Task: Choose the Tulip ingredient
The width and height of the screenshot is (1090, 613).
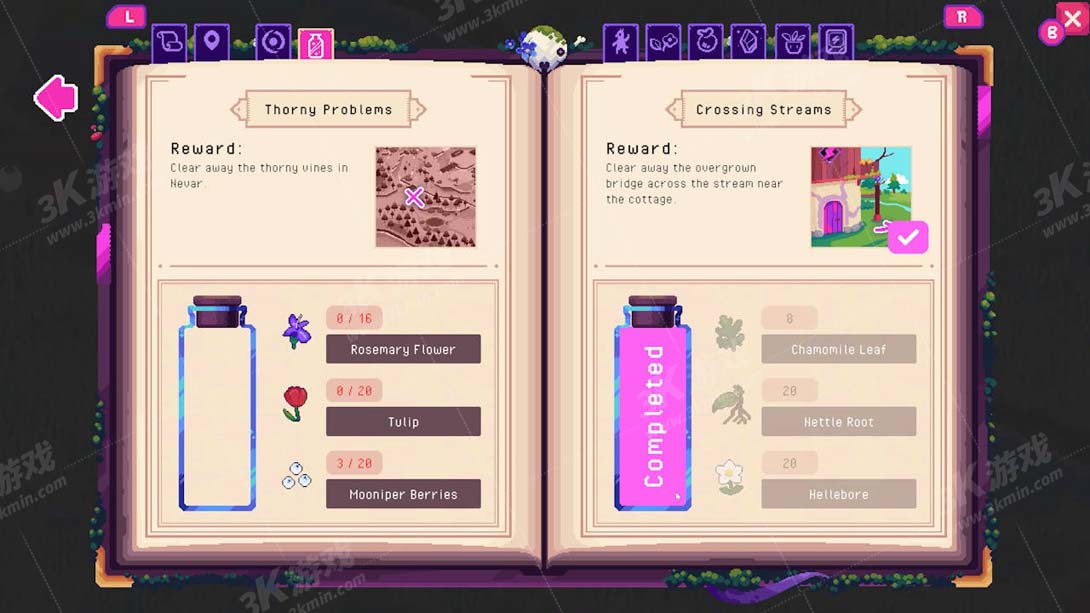Action: coord(403,421)
